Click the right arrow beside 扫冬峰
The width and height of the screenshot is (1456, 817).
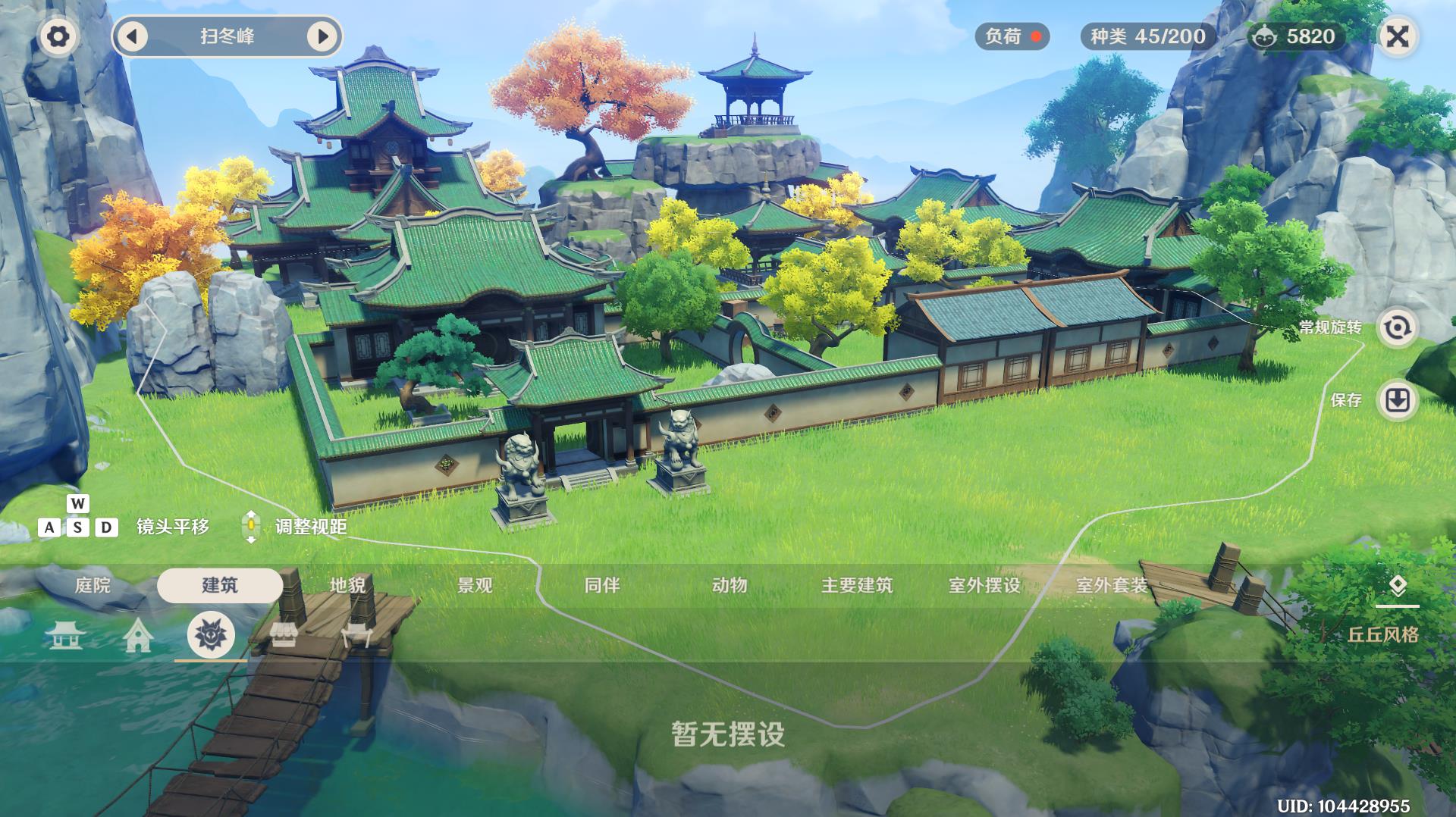coord(325,35)
